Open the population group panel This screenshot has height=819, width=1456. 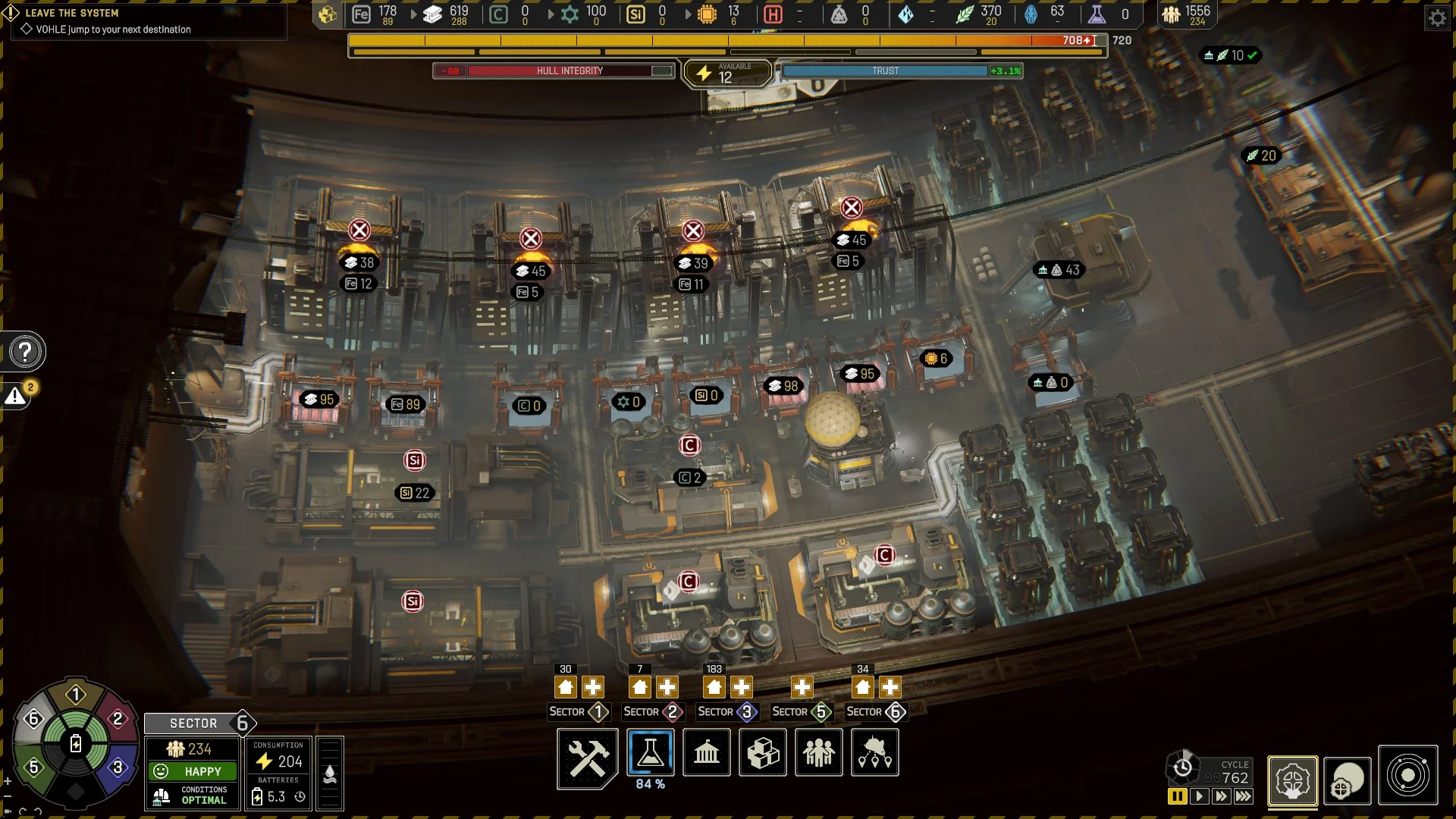coord(818,752)
